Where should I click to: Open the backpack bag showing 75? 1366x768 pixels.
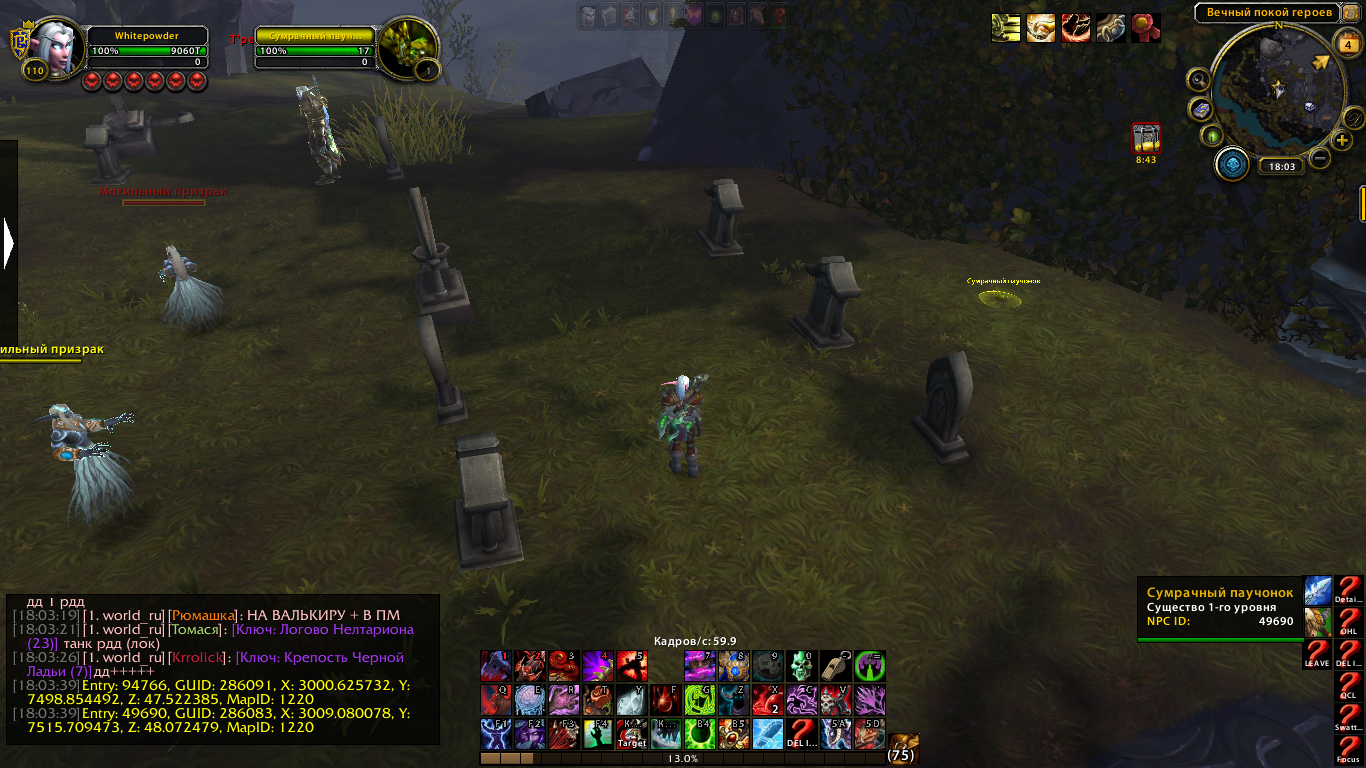point(903,746)
